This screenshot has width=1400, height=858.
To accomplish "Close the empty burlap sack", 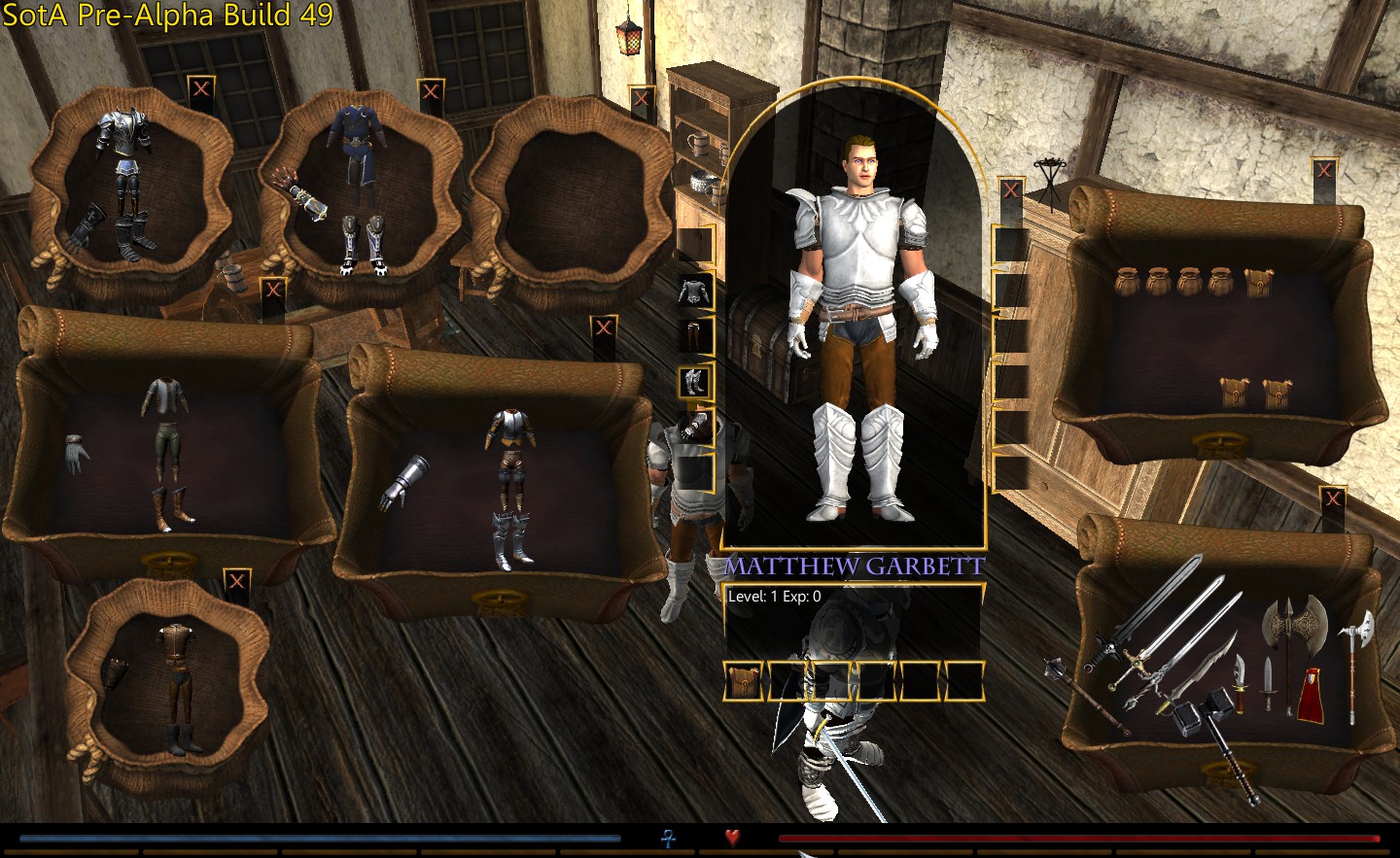I will (641, 98).
